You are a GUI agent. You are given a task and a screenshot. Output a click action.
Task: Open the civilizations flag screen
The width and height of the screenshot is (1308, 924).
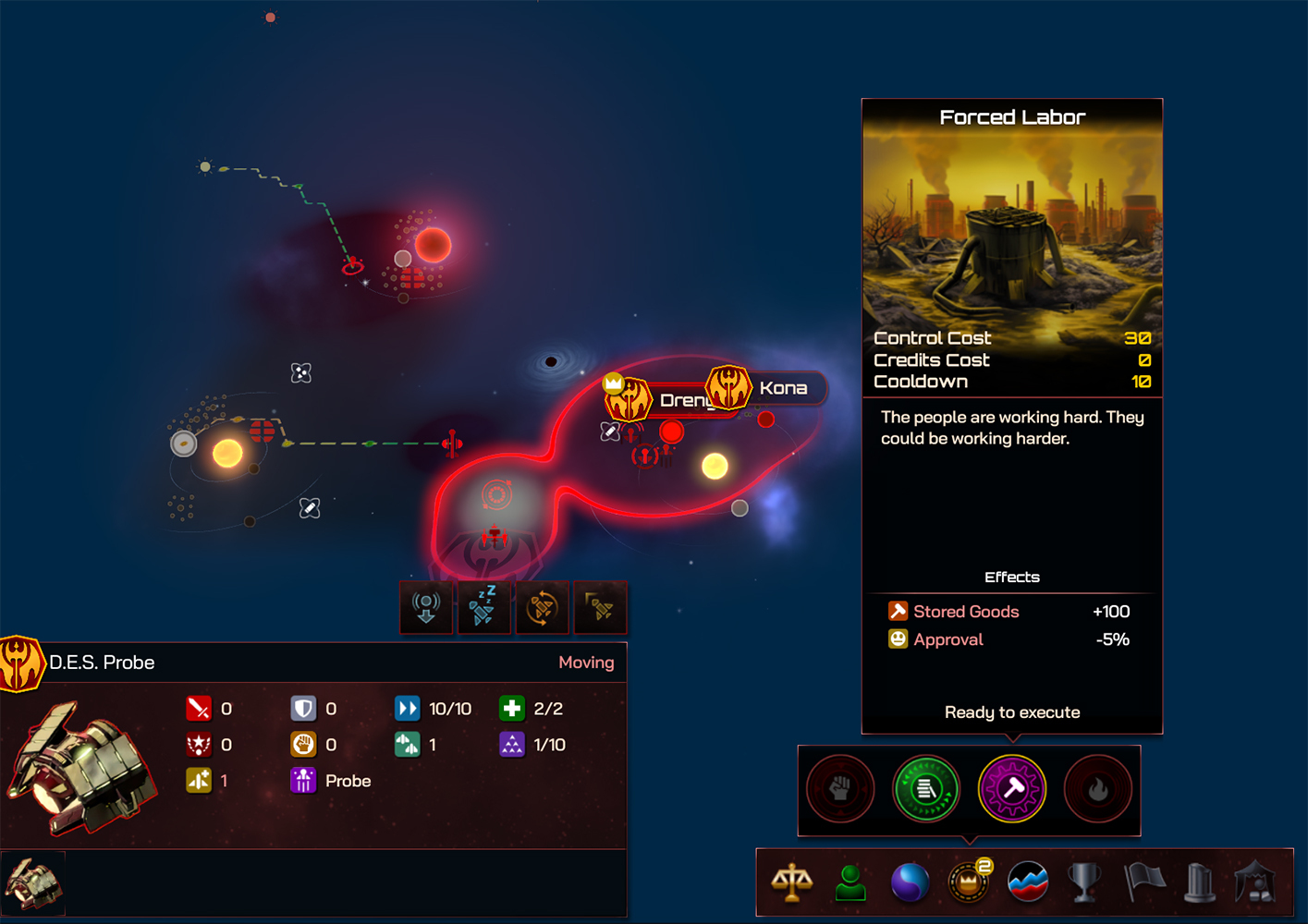[x=1145, y=882]
